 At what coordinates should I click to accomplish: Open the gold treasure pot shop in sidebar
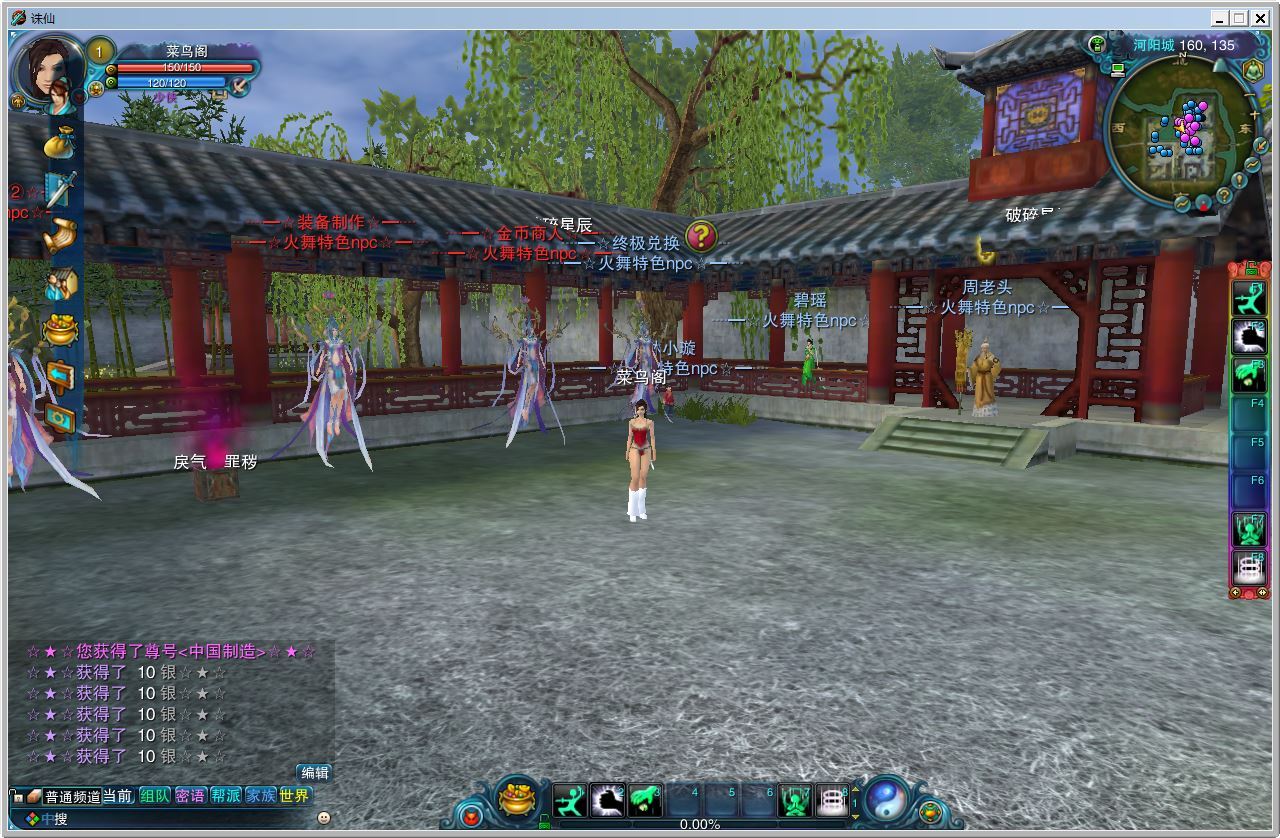click(x=61, y=329)
